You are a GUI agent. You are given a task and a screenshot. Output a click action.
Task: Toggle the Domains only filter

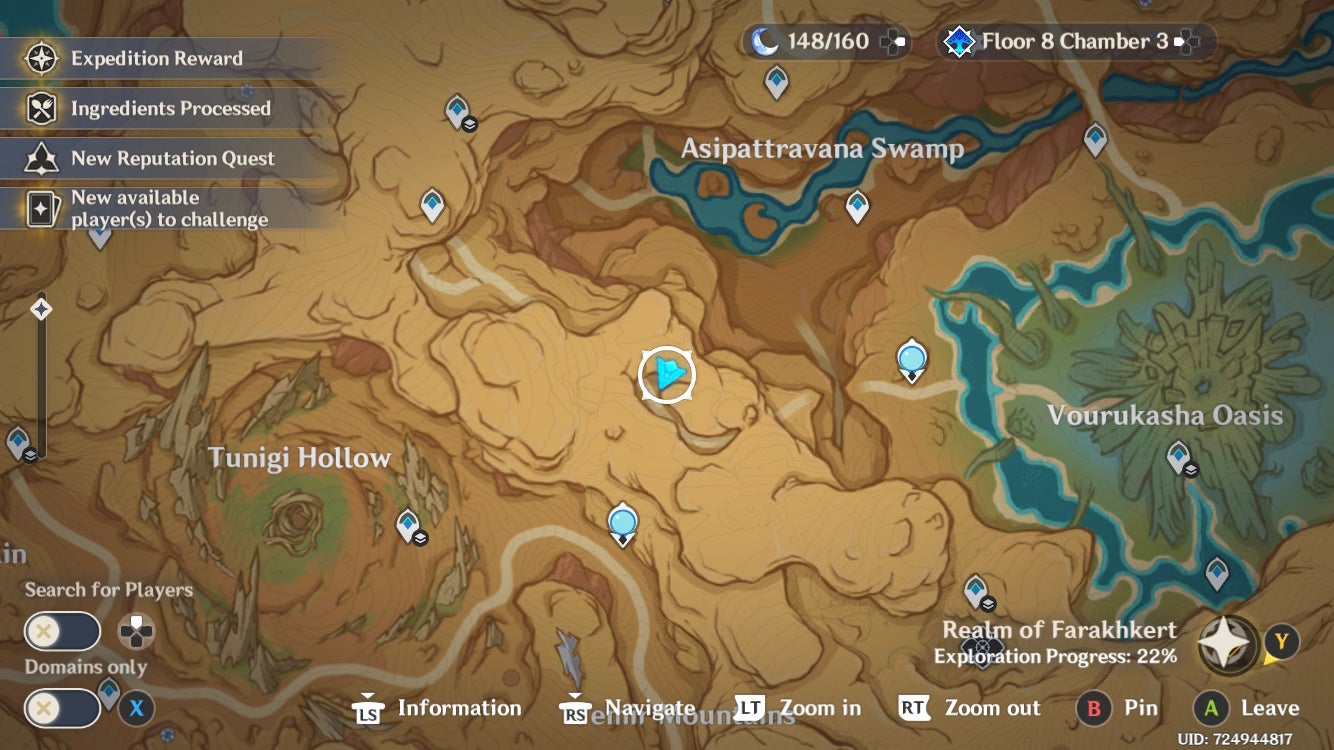[x=62, y=707]
